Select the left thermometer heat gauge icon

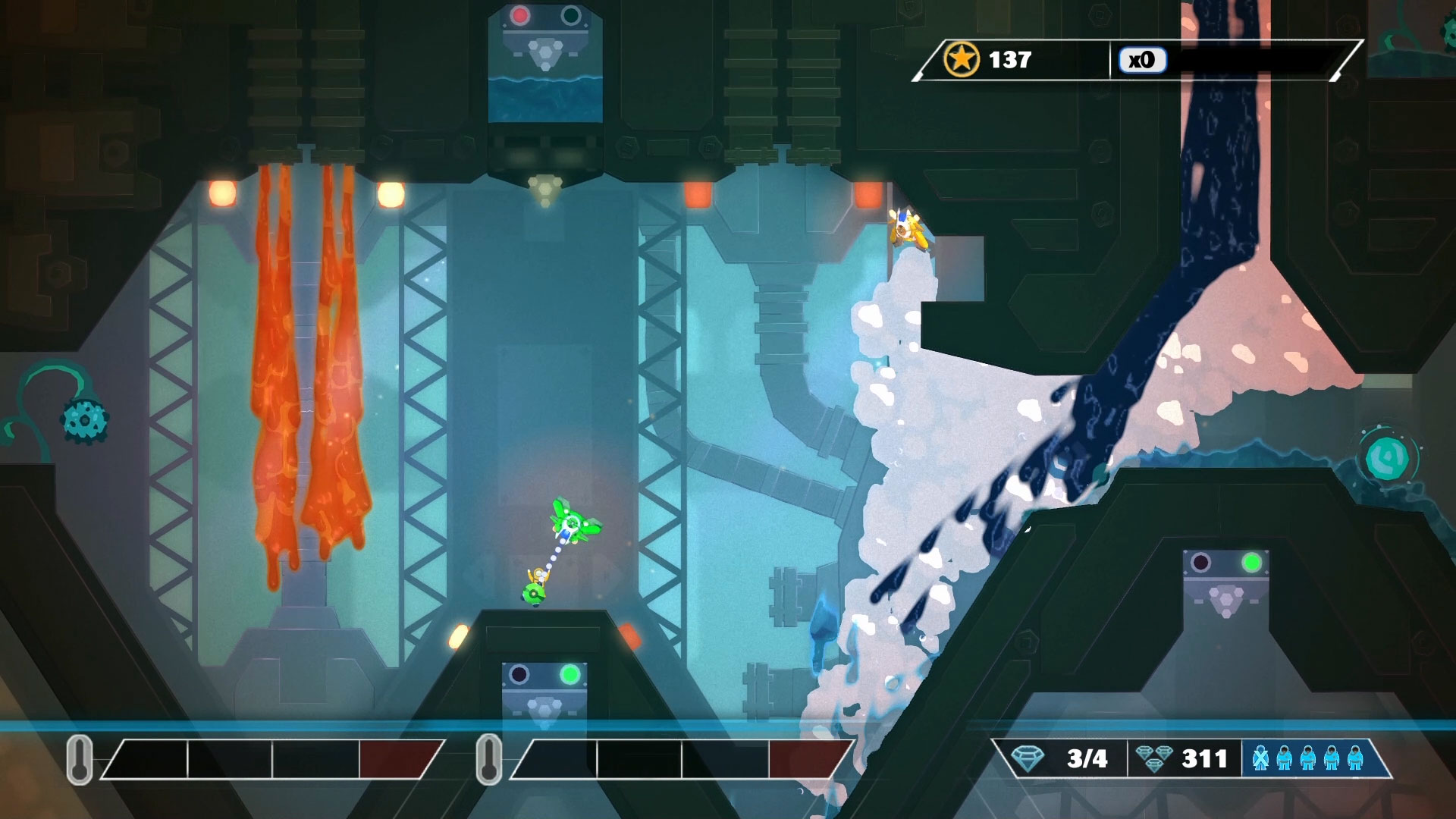click(78, 758)
